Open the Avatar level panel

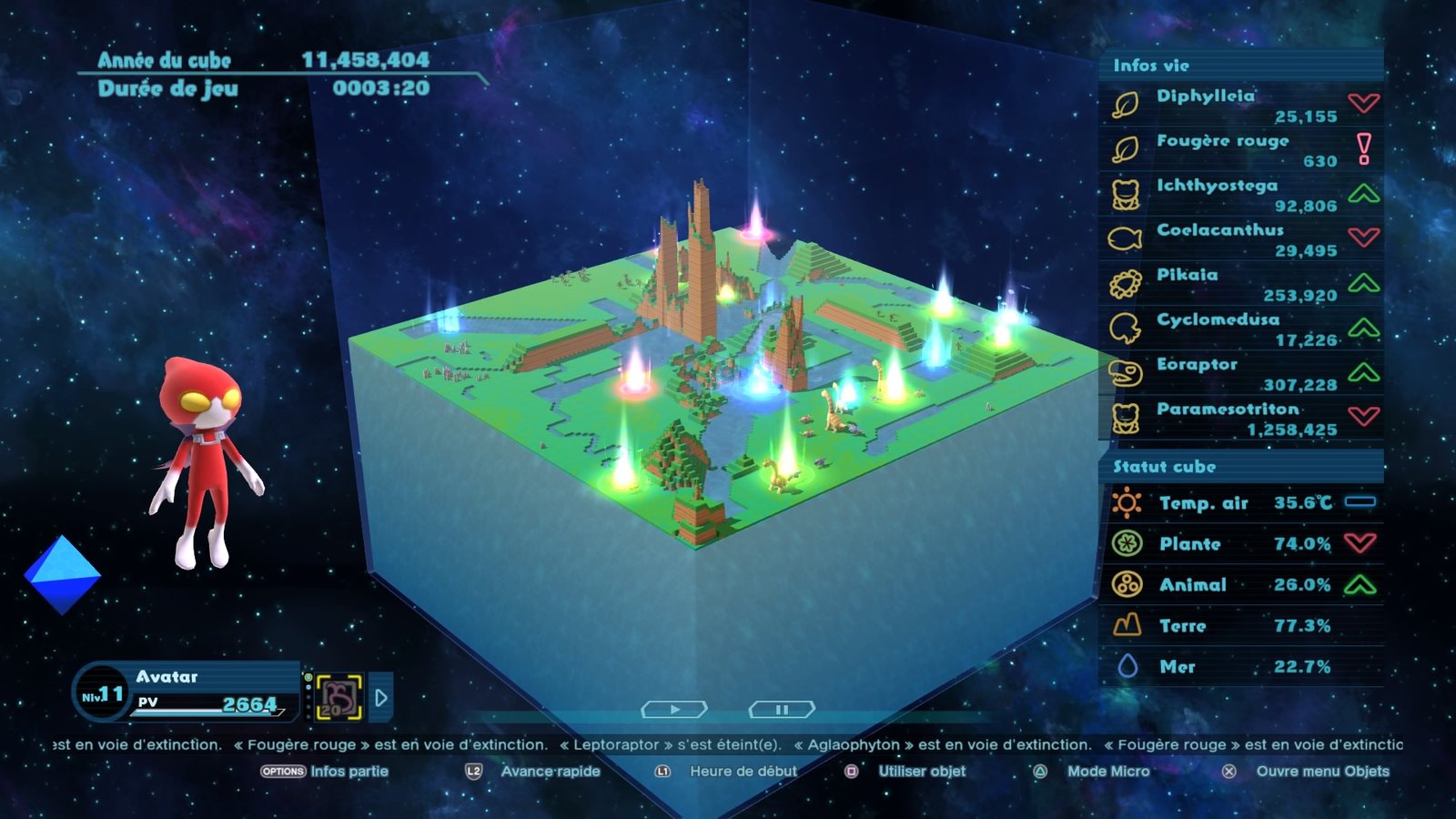coord(187,692)
